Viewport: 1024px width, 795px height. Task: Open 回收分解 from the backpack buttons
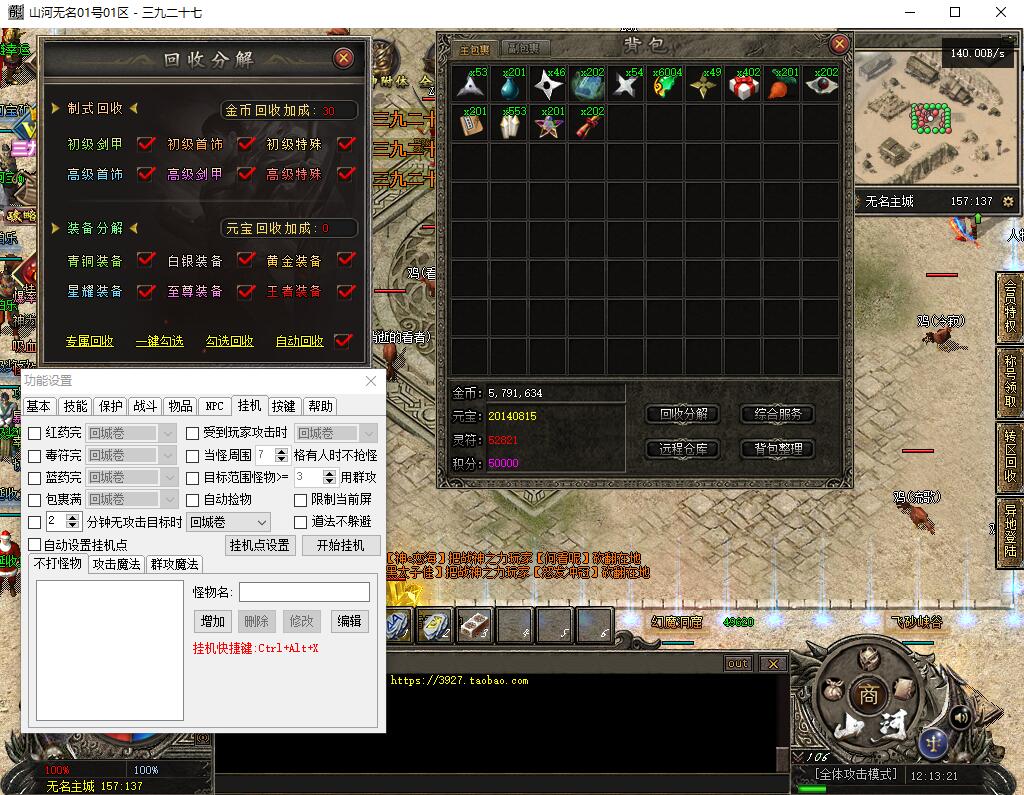pyautogui.click(x=683, y=414)
